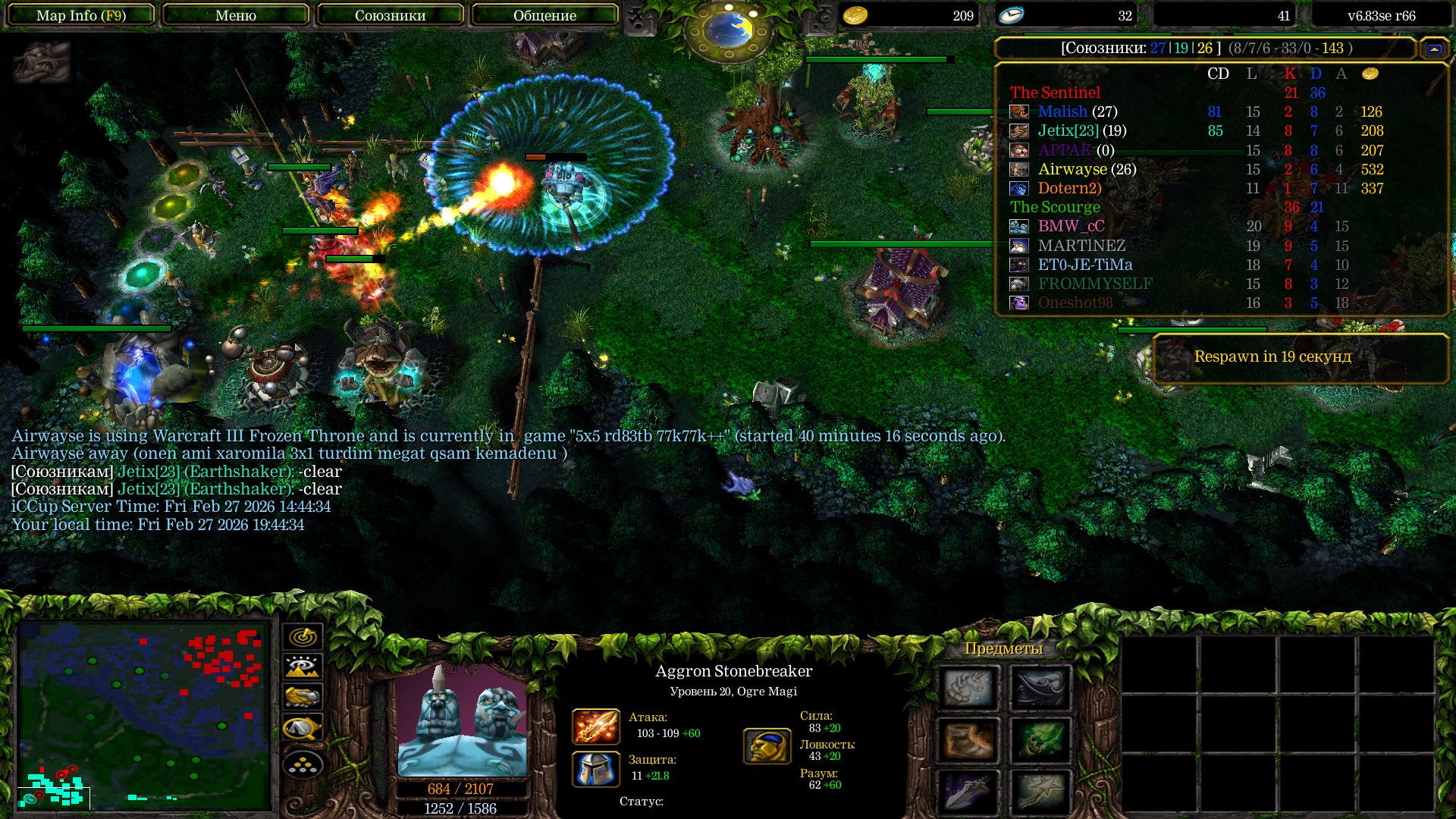Image resolution: width=1456 pixels, height=819 pixels.
Task: Click the hero attack damage icon
Action: click(595, 726)
